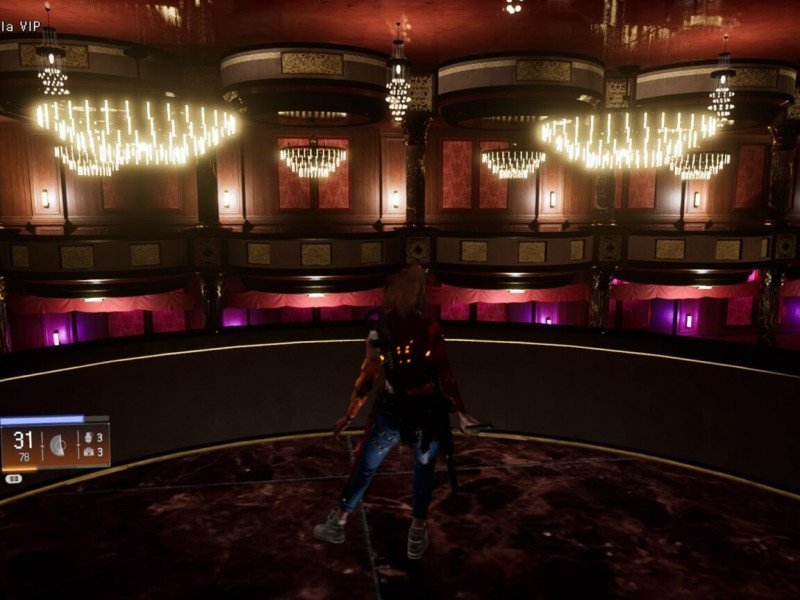Click the half-circle gauge icon beside ammo
Image resolution: width=800 pixels, height=600 pixels.
58,445
